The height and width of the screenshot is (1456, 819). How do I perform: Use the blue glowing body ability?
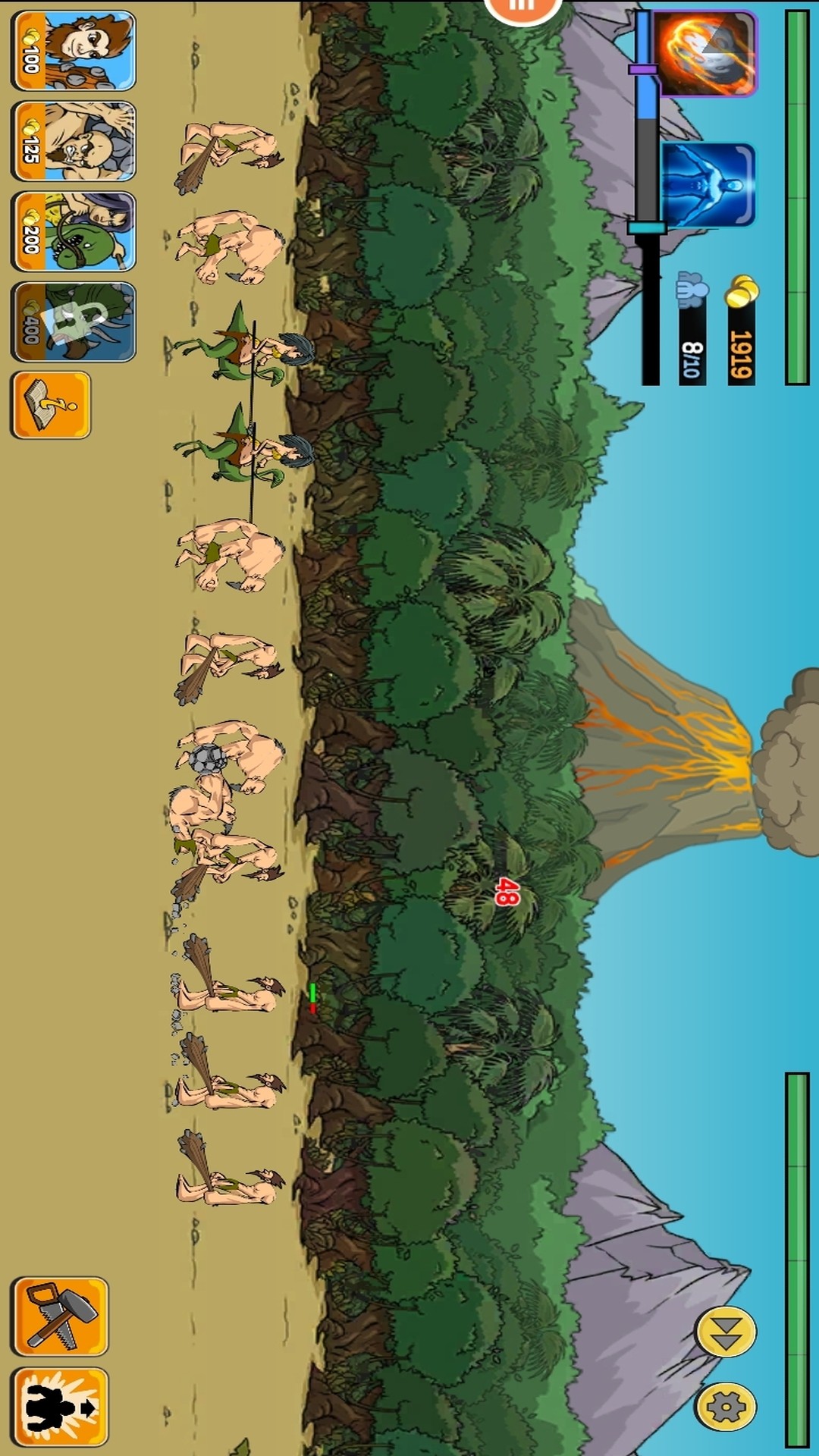(708, 186)
